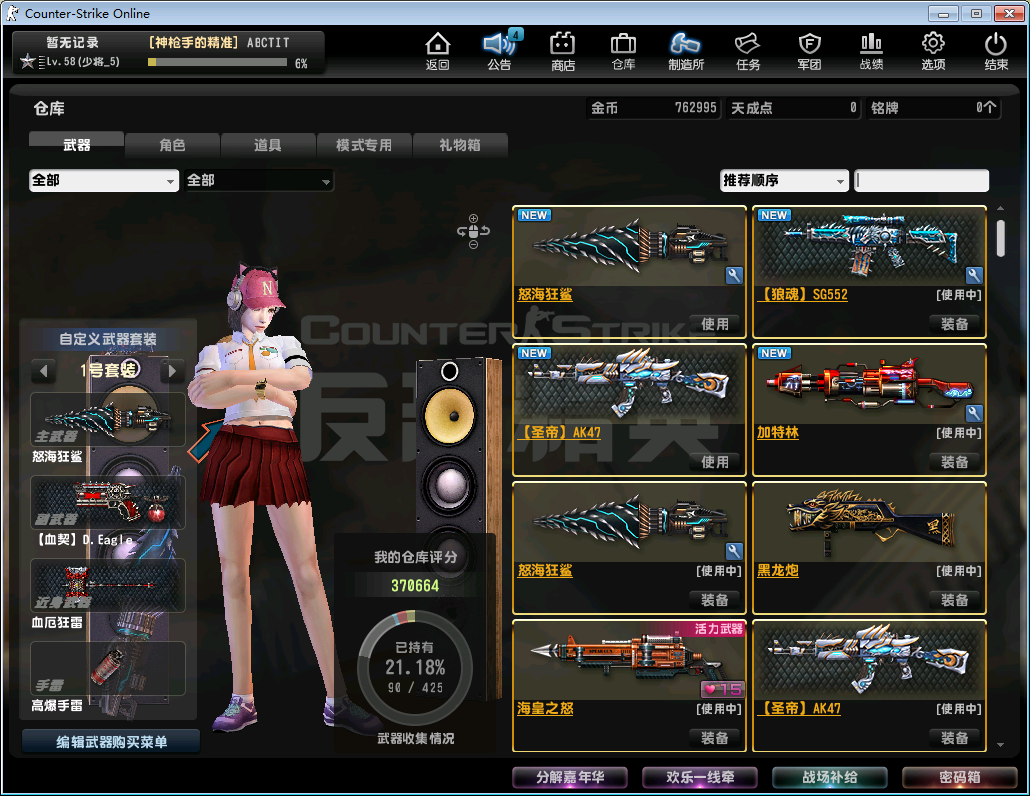Switch to the 角色 tab
The image size is (1030, 796).
click(172, 145)
